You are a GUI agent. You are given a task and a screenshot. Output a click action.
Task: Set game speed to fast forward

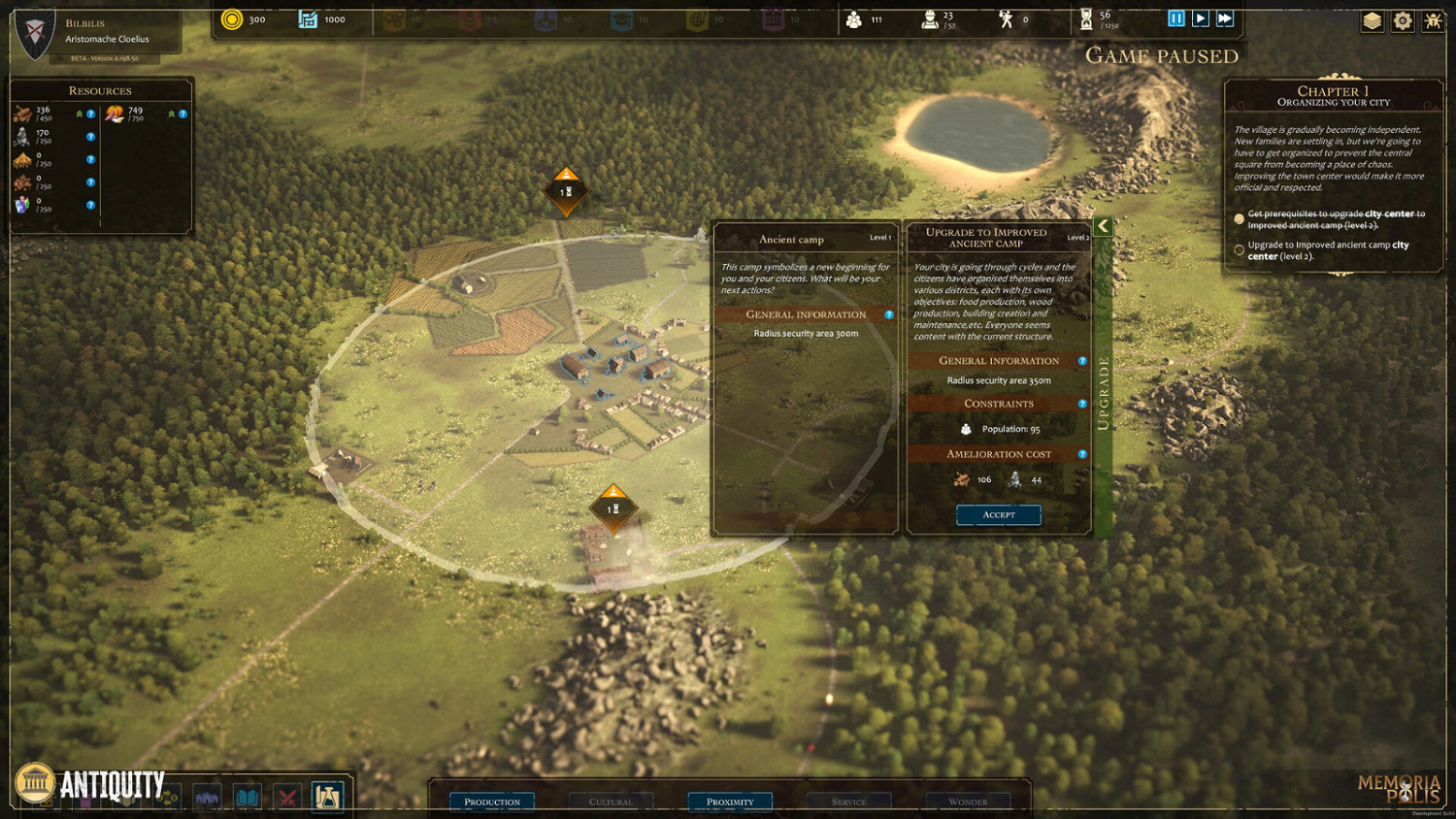pyautogui.click(x=1225, y=18)
